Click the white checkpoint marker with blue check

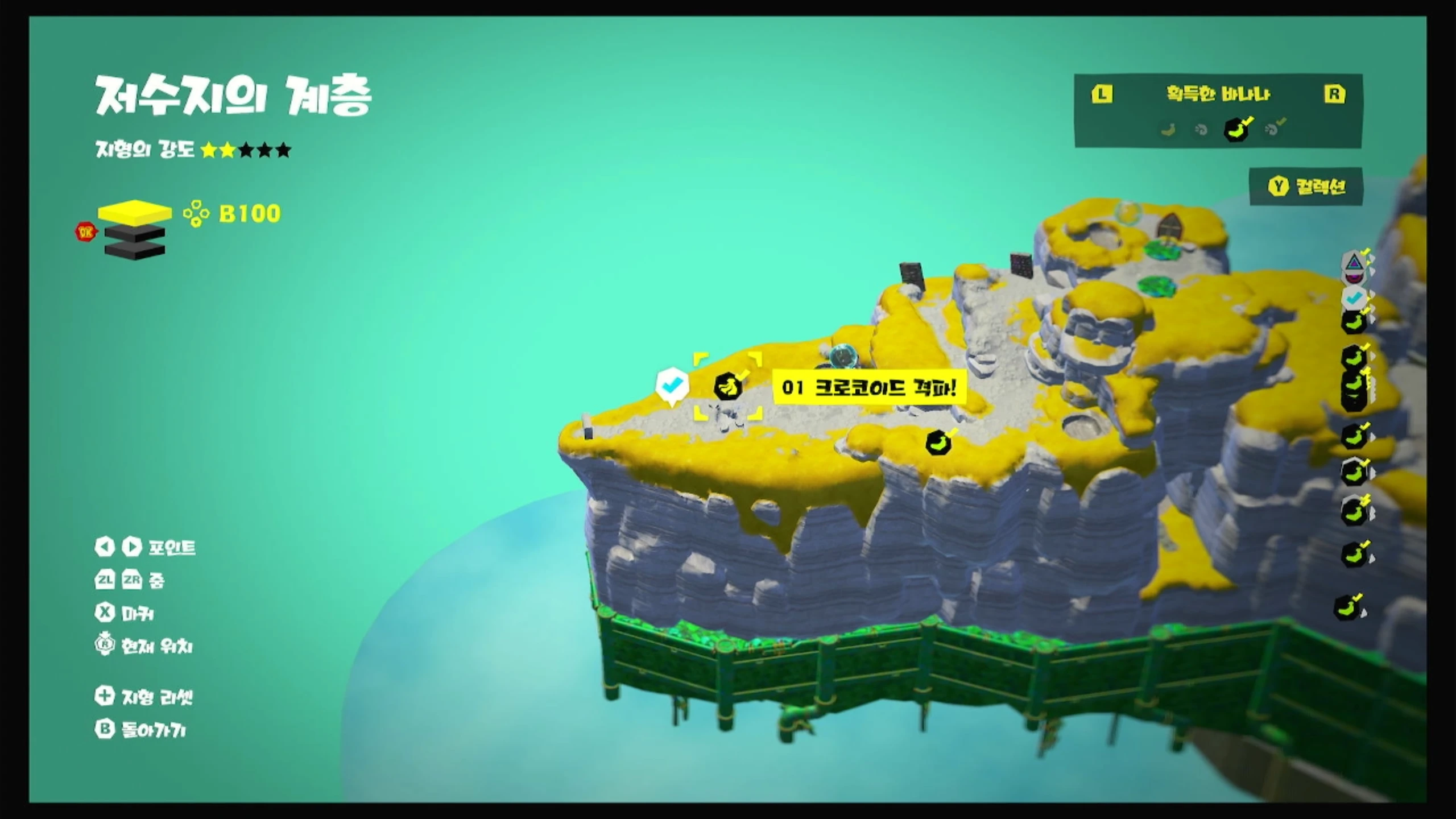pos(672,386)
